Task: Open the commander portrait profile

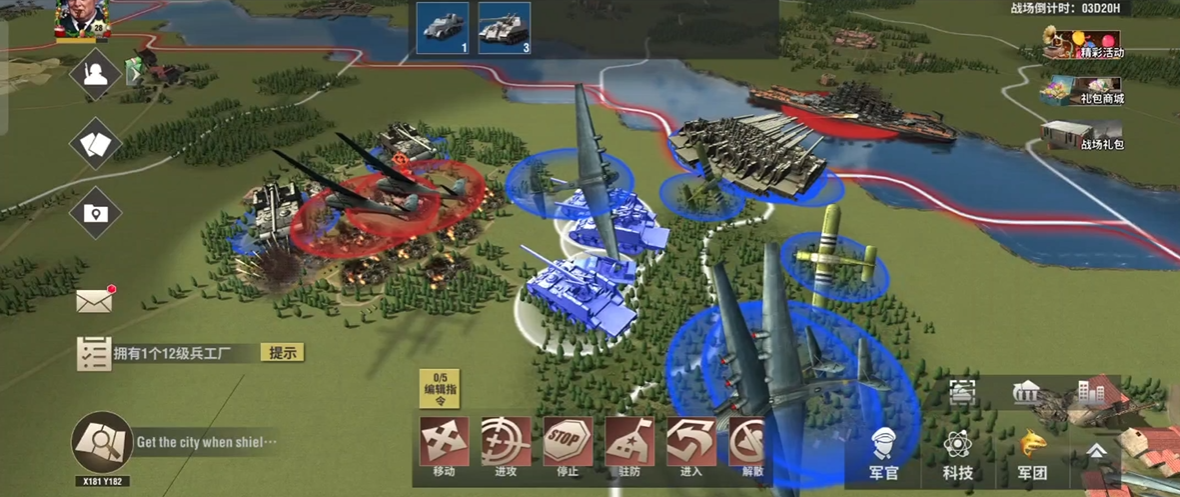Action: tap(83, 20)
